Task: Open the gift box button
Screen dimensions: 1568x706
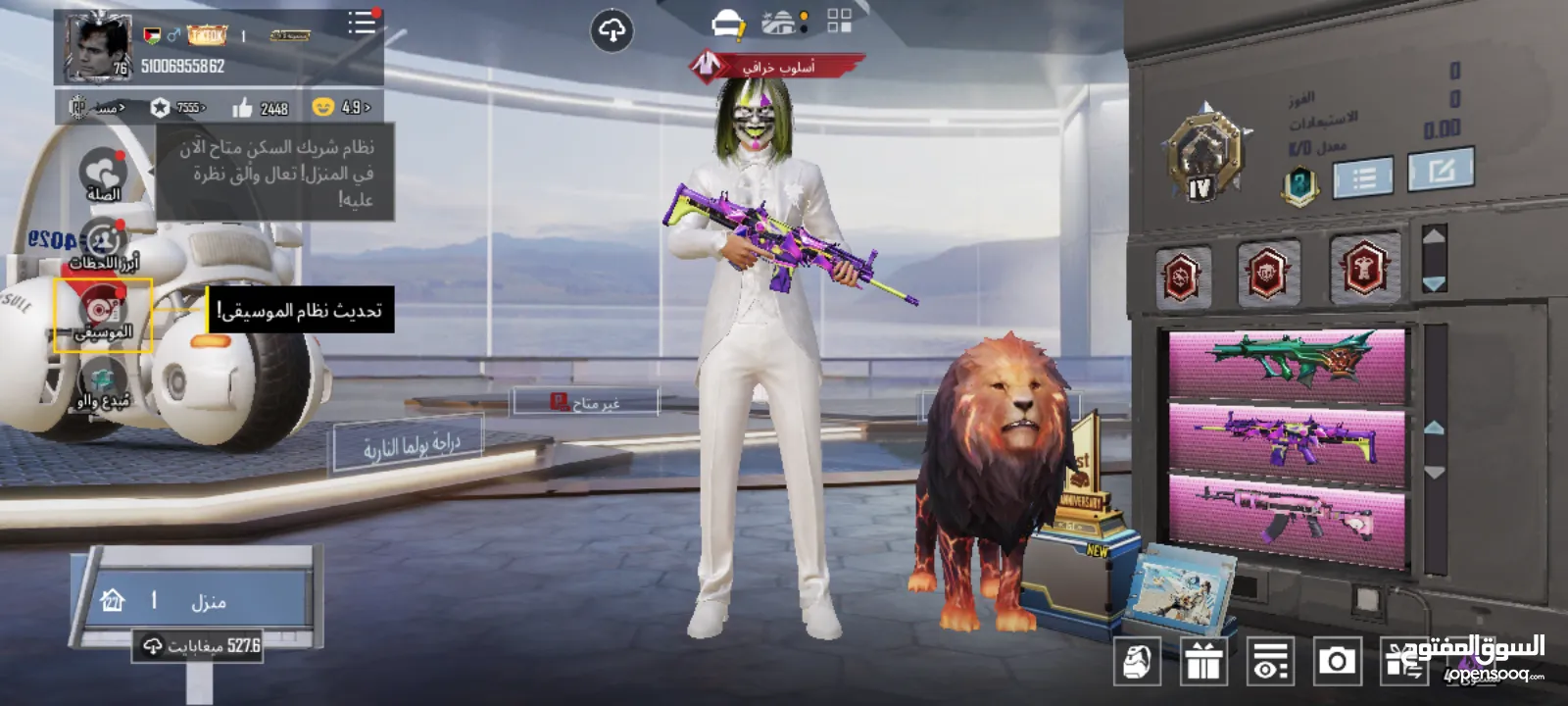Action: [x=1203, y=662]
